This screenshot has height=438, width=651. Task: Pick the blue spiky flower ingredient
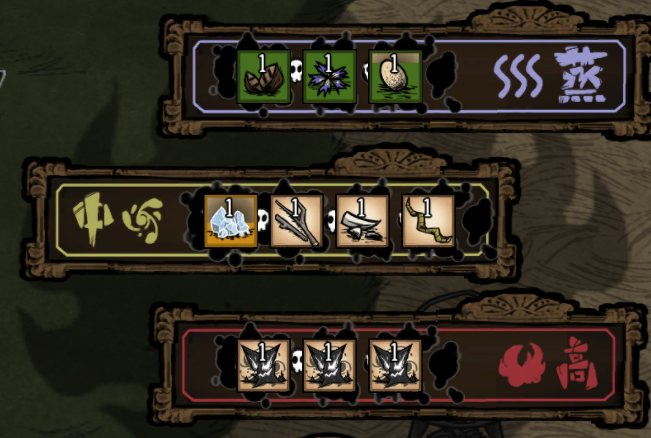(328, 77)
